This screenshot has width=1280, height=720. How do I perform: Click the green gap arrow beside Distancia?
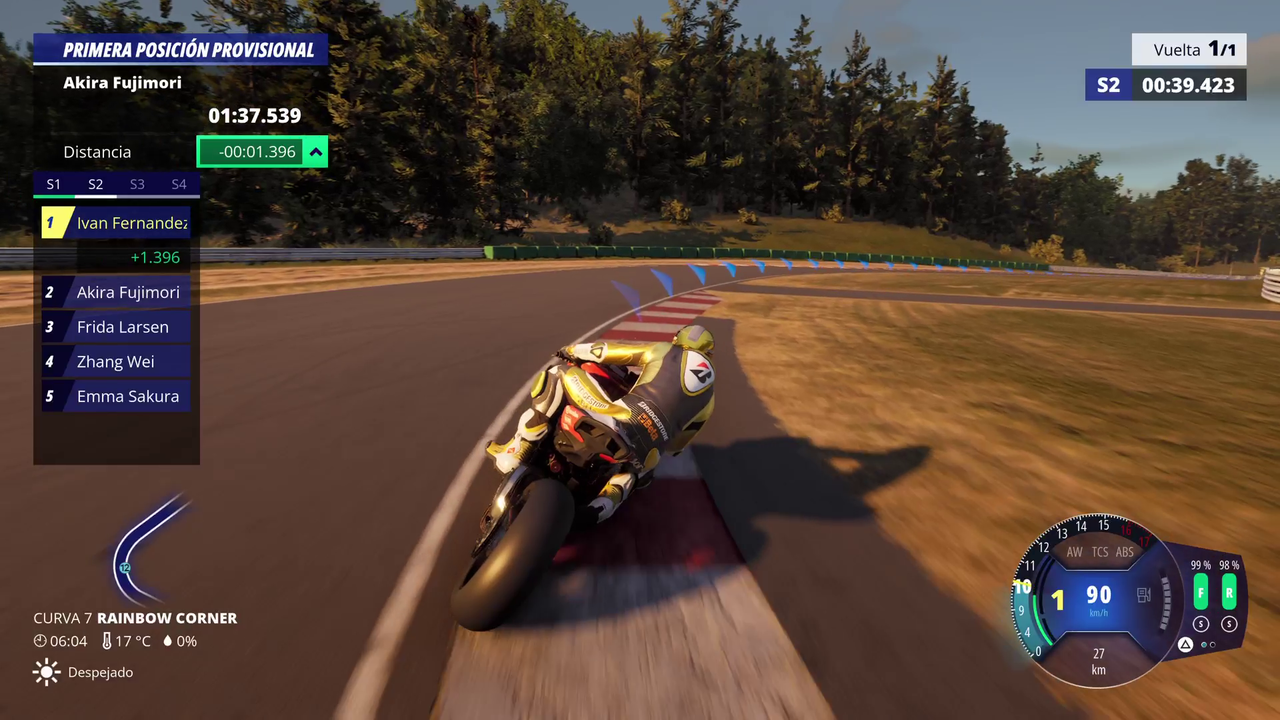pos(316,152)
